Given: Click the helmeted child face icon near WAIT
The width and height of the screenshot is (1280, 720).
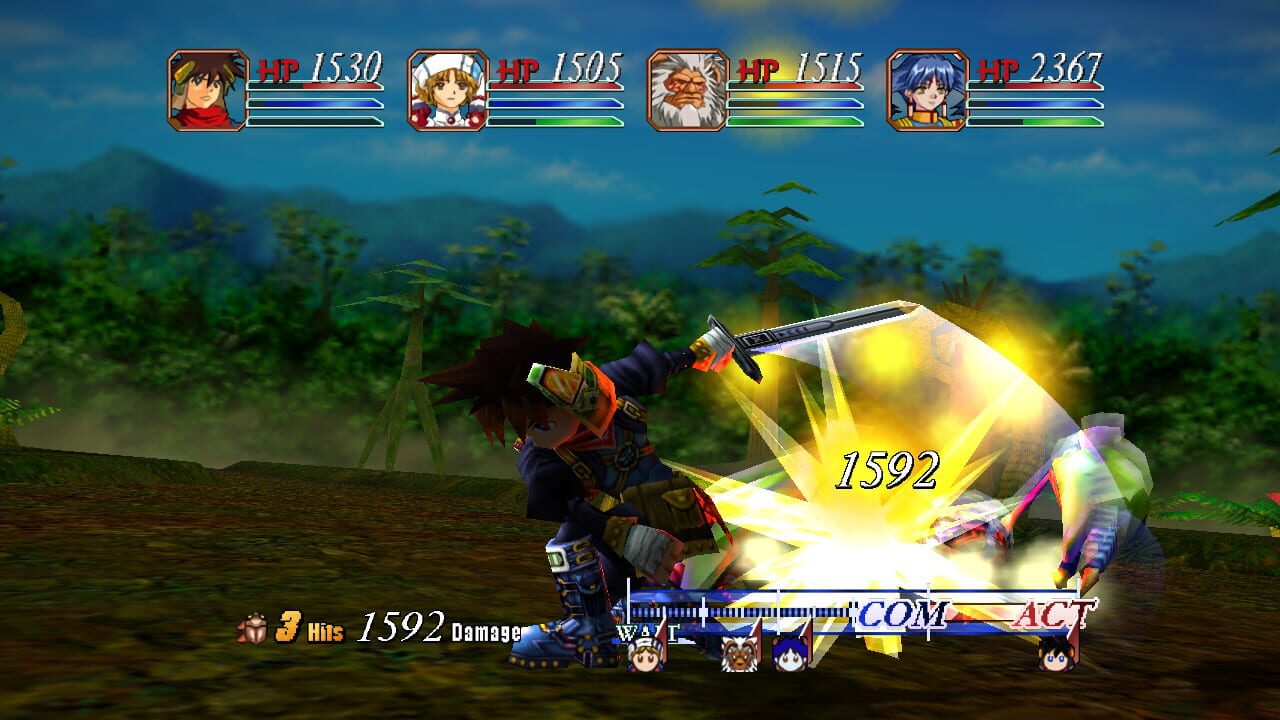Looking at the screenshot, I should pos(645,658).
